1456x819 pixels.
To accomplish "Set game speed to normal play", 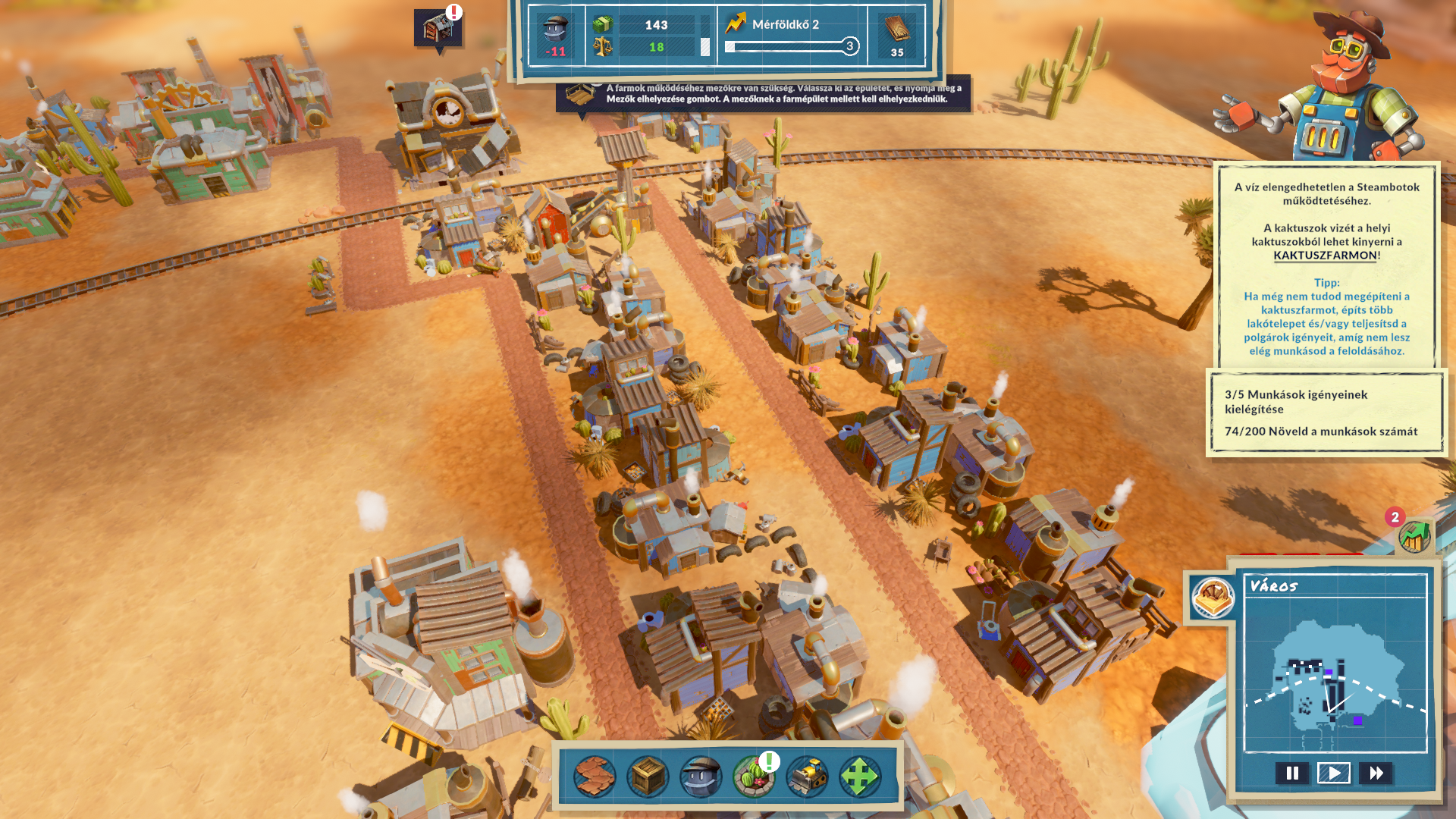I will [1334, 773].
